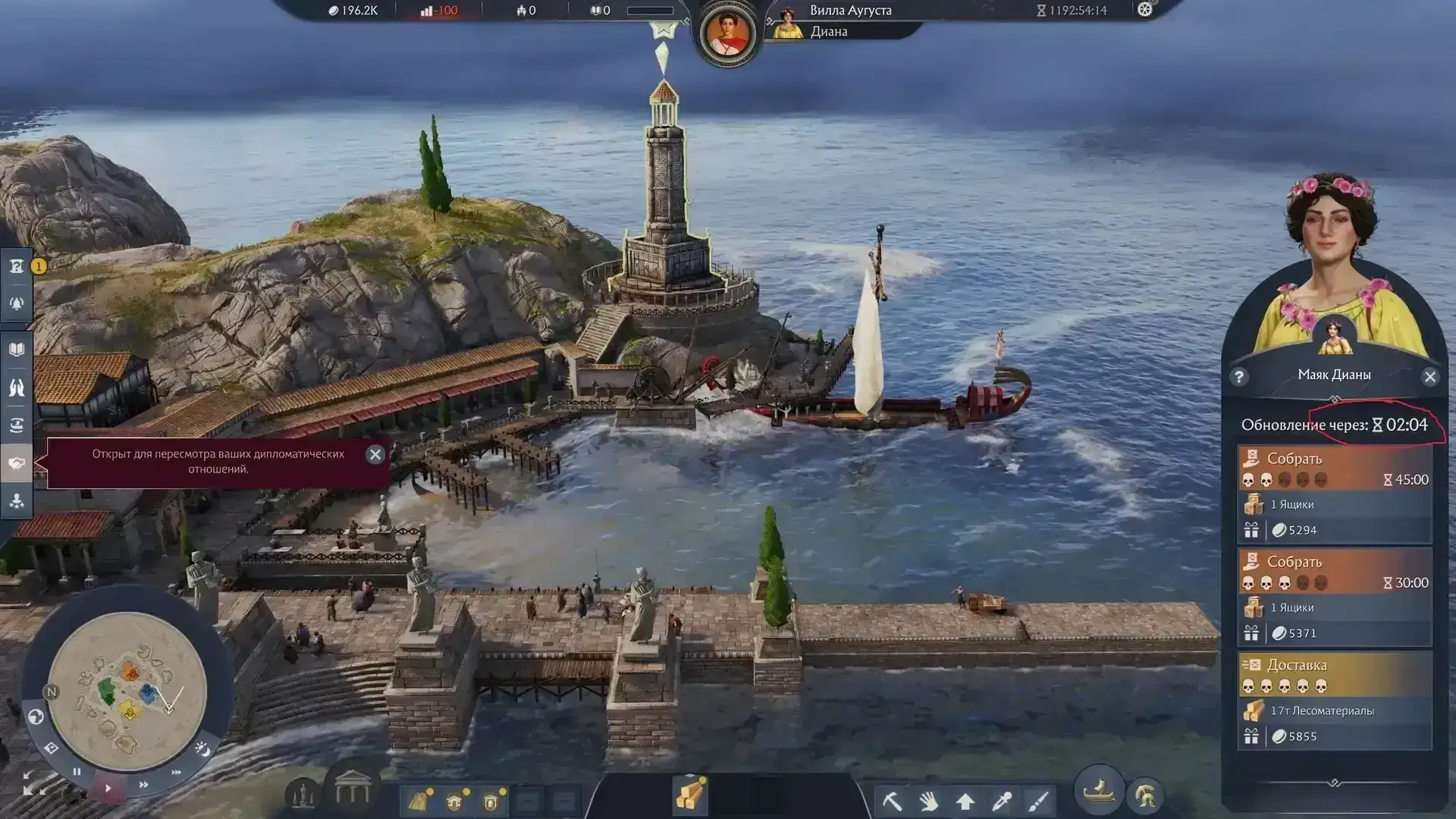The image size is (1456, 819).
Task: Show the notifications bell panel
Action: (x=17, y=304)
